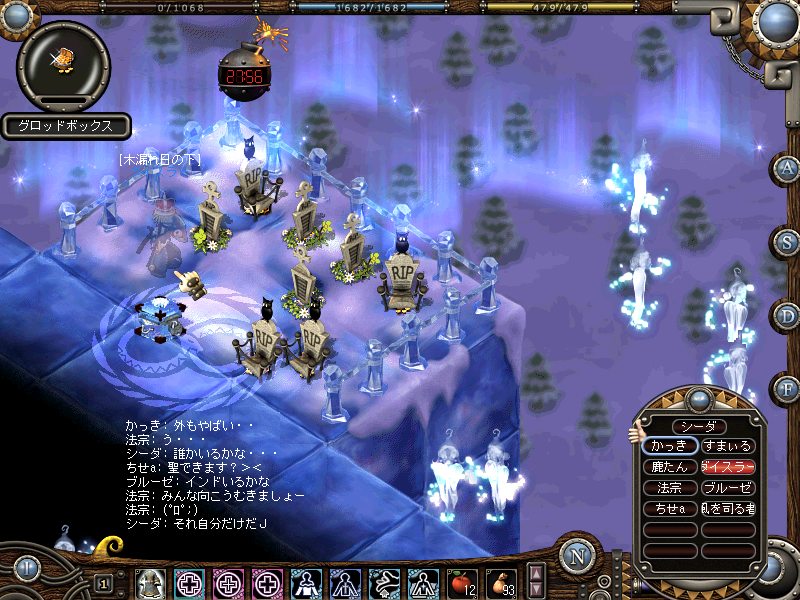The image size is (800, 600).
Task: Pick party member 法宗
Action: coord(670,488)
